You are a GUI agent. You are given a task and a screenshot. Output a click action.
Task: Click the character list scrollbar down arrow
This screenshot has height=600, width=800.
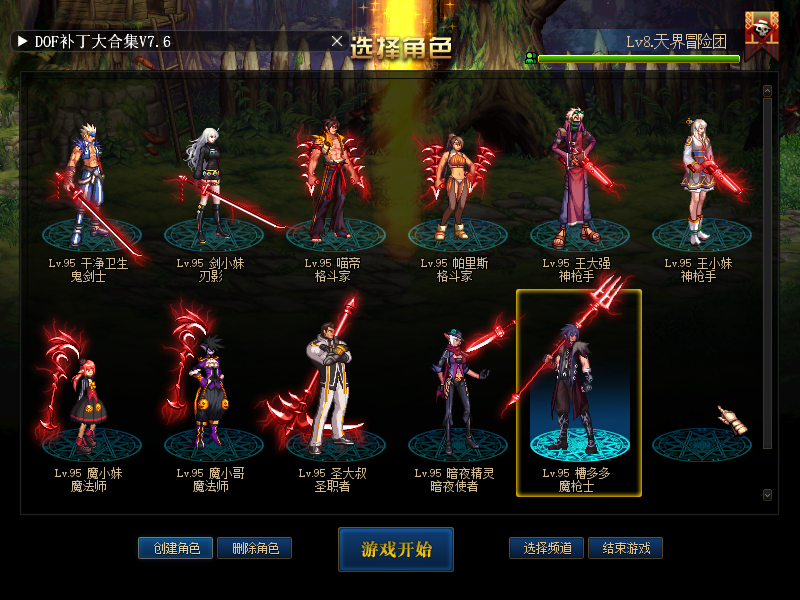pyautogui.click(x=767, y=494)
